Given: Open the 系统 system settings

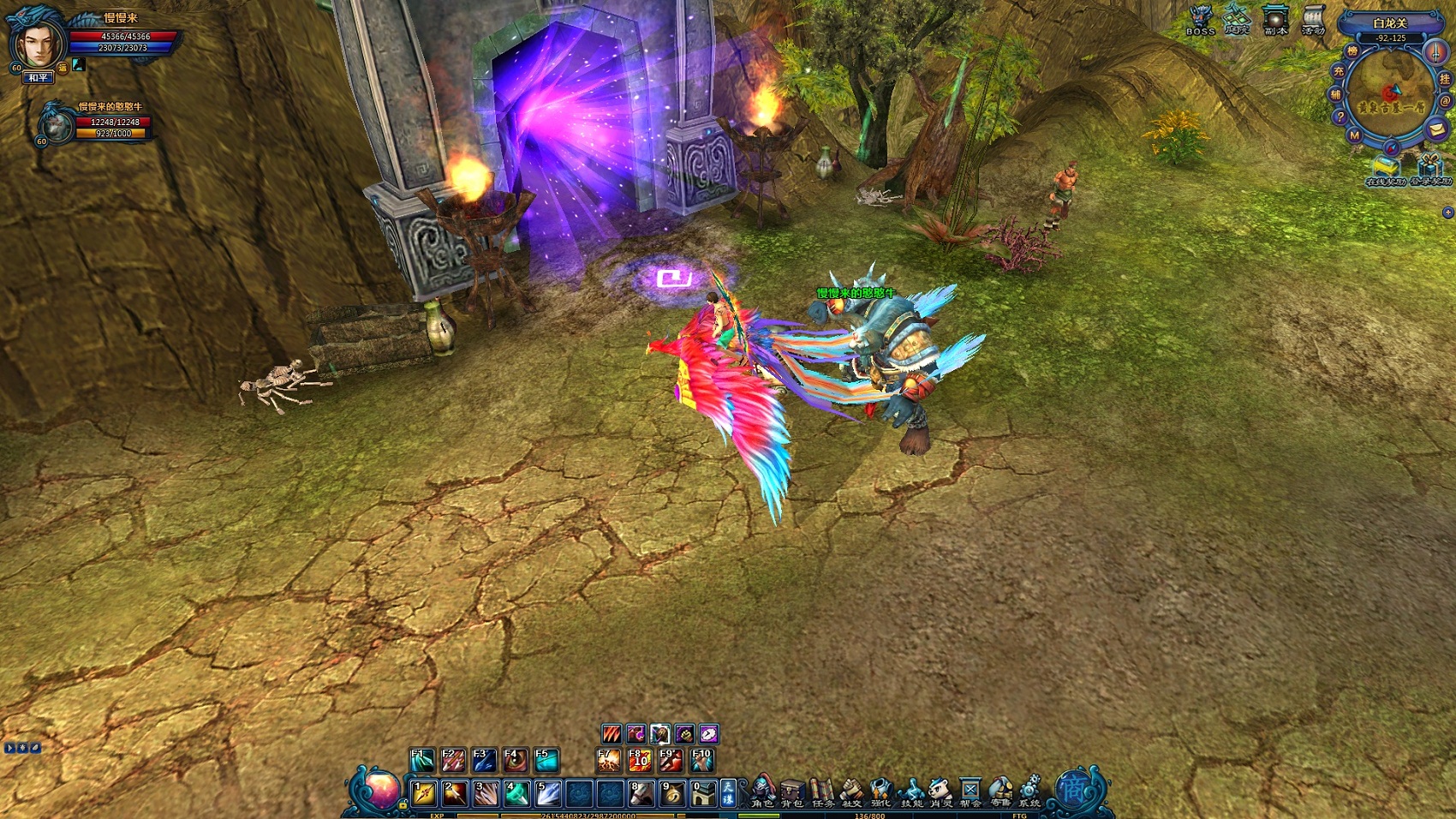Looking at the screenshot, I should tap(1029, 792).
